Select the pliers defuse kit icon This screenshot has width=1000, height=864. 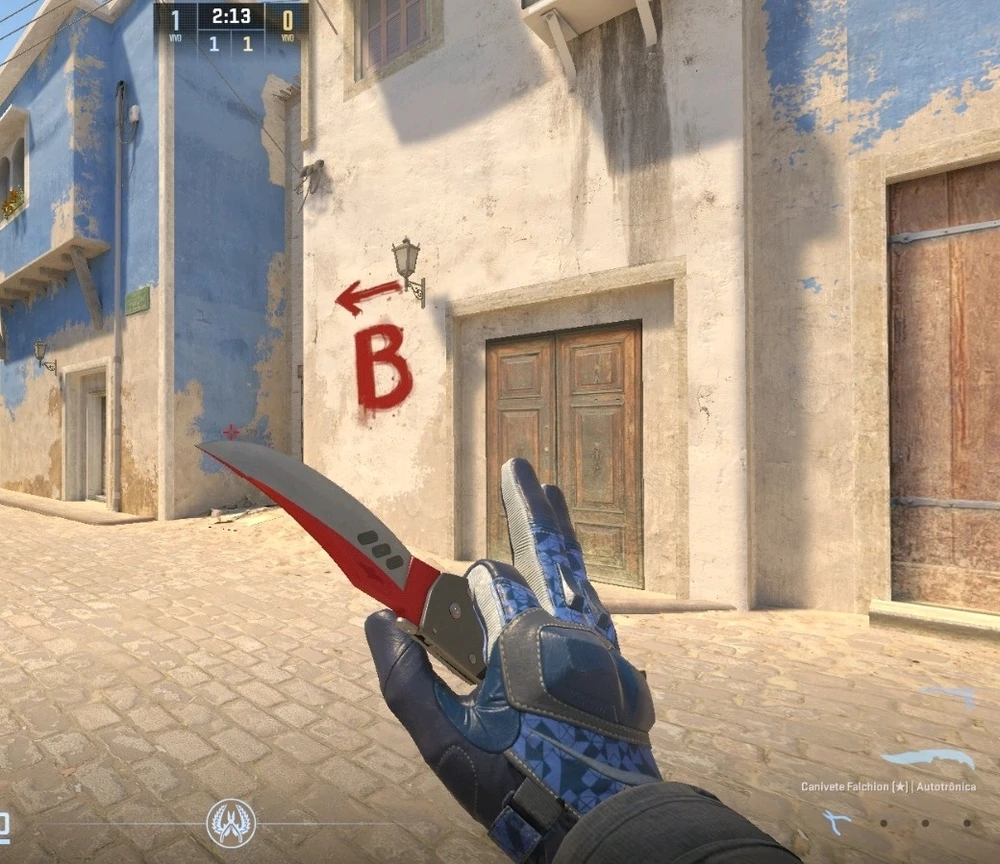(837, 822)
